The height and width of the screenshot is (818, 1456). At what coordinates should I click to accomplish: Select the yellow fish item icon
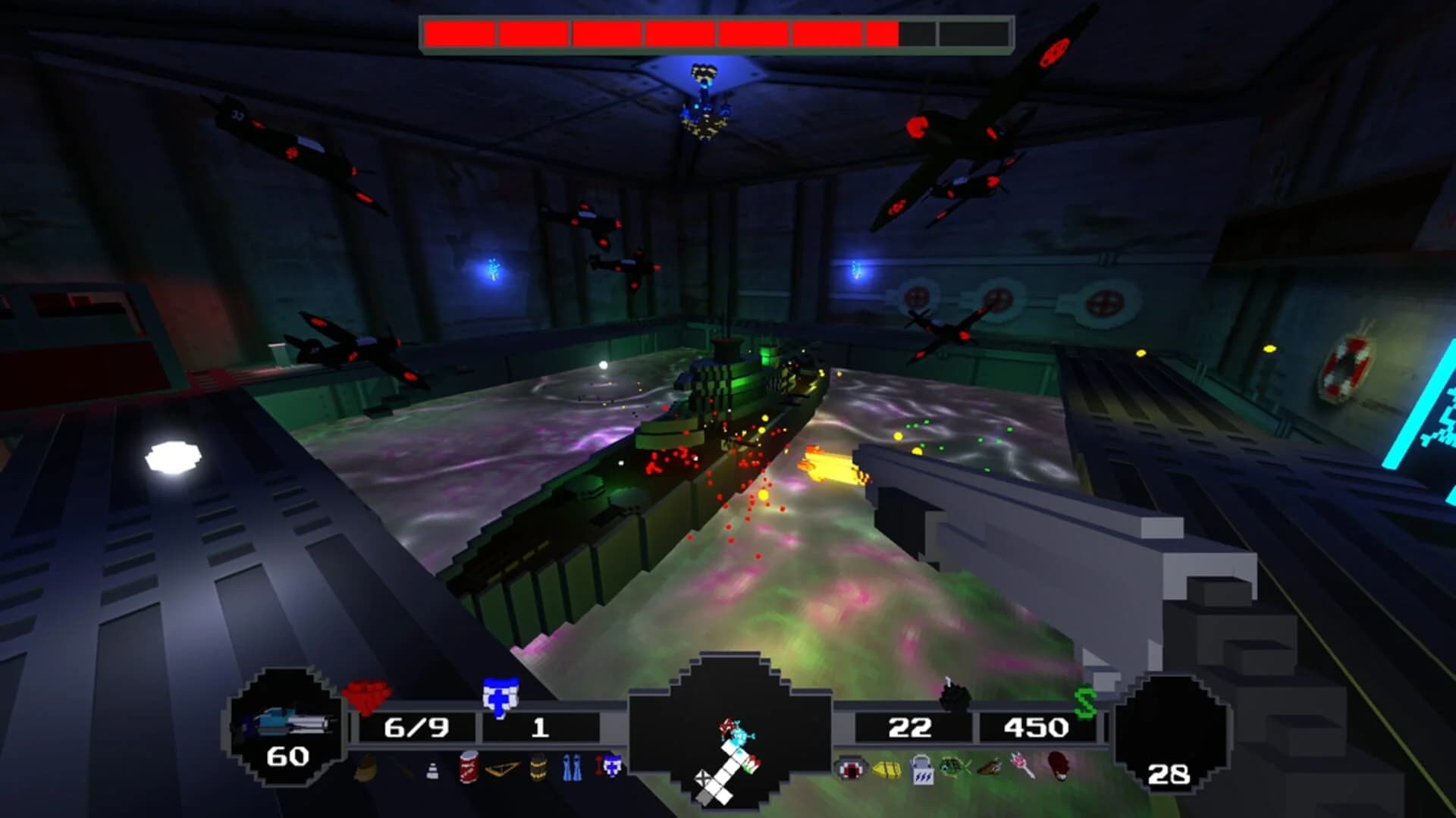coord(886,771)
